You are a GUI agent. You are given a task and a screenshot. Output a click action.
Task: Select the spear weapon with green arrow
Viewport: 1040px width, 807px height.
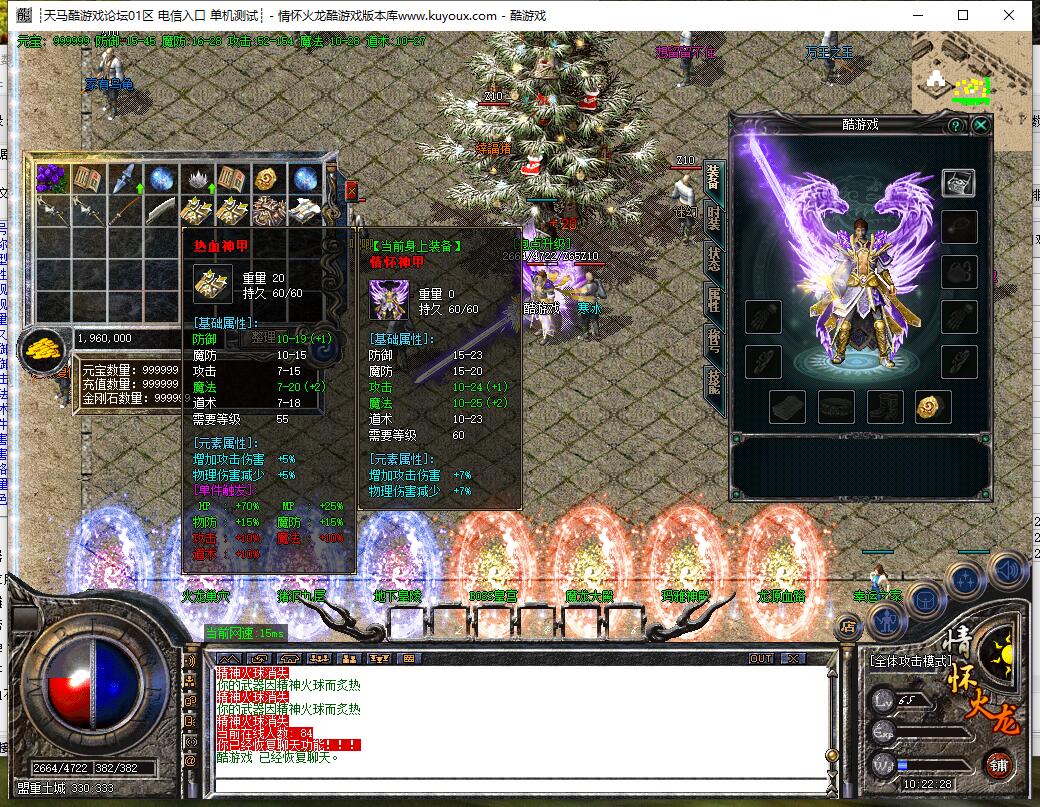point(122,179)
